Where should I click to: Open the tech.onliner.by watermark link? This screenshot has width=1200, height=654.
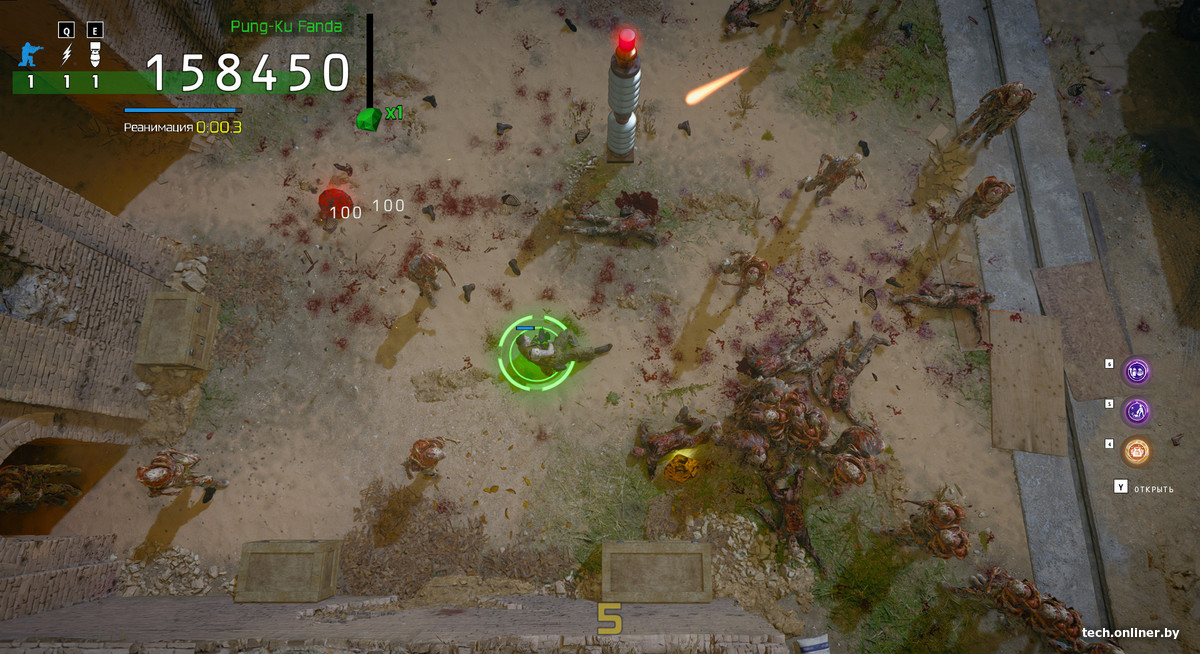click(1130, 633)
